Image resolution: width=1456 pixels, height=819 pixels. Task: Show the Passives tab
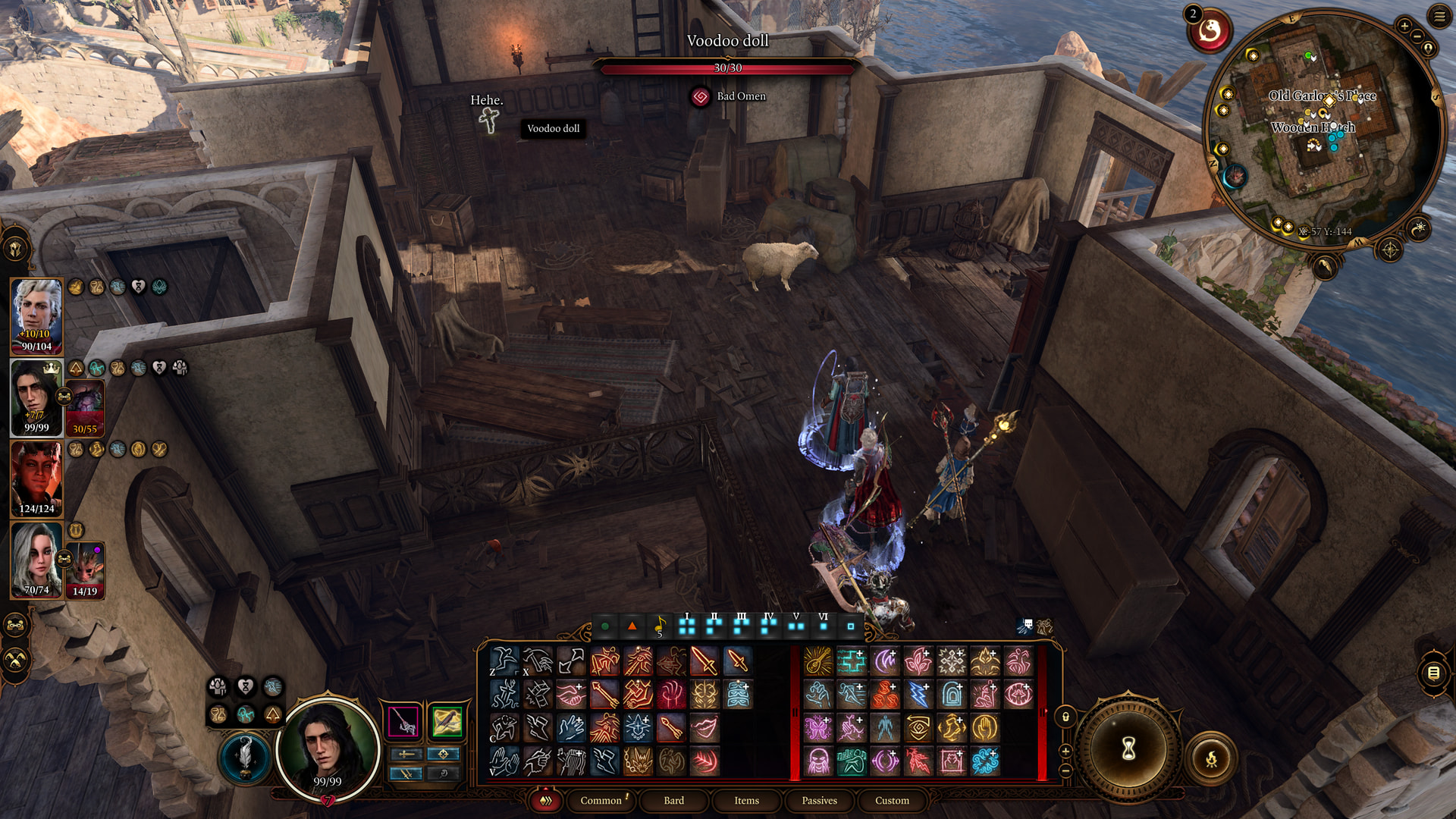coord(819,801)
